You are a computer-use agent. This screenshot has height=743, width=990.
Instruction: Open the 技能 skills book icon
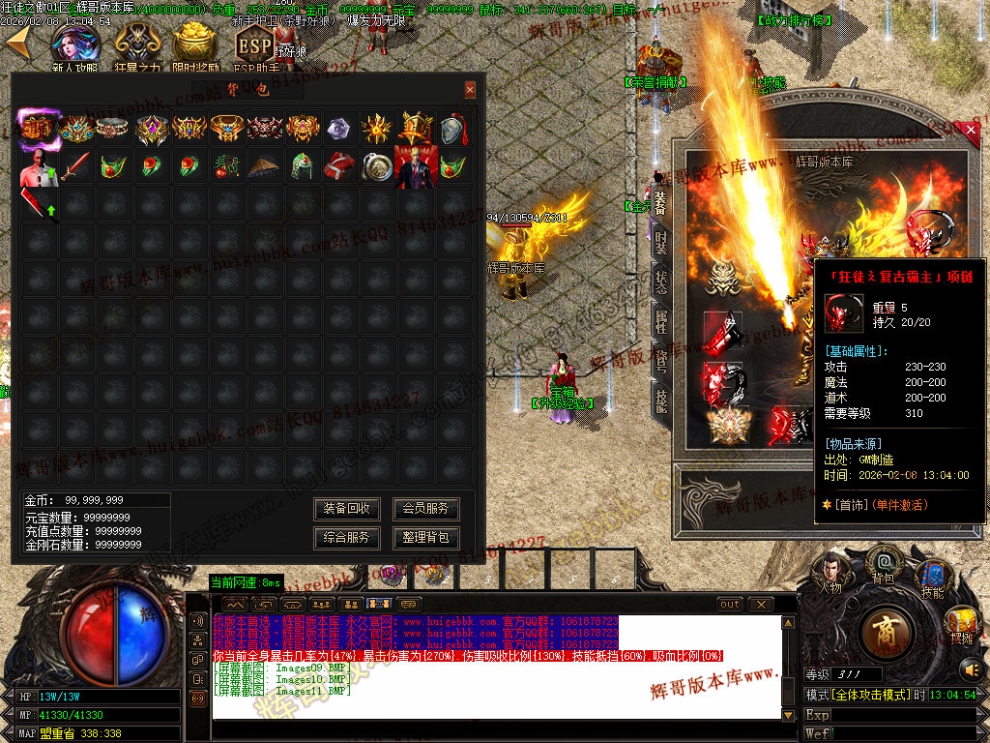pyautogui.click(x=932, y=575)
